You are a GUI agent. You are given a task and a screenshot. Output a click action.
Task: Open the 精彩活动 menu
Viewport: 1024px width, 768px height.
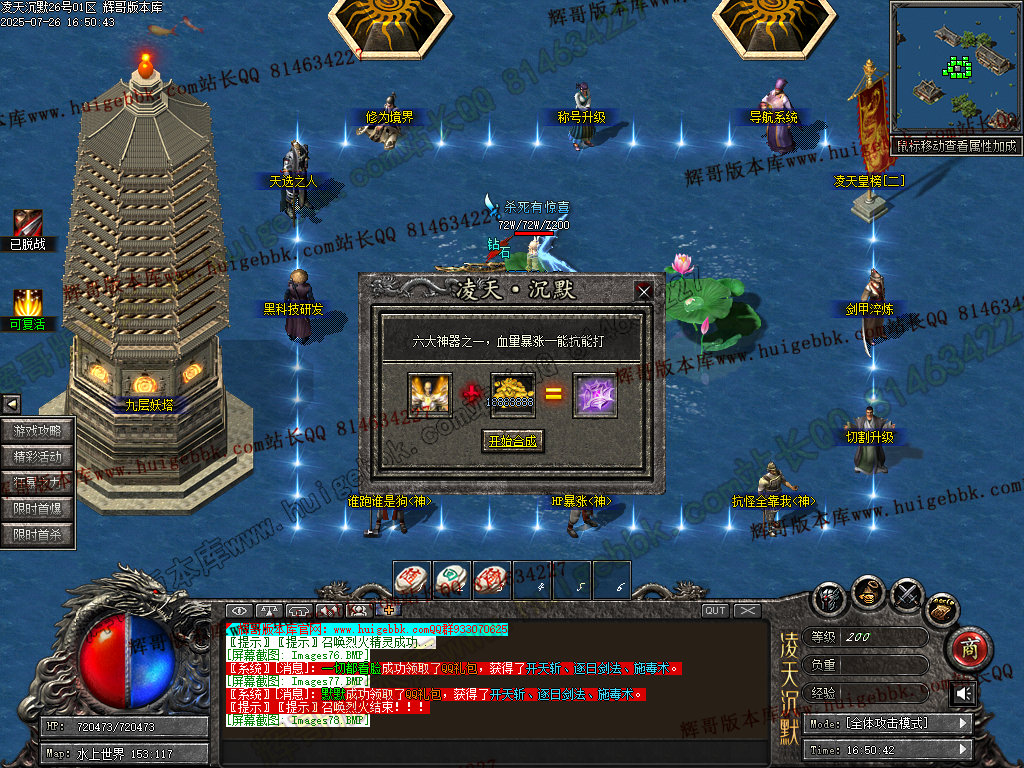[38, 457]
